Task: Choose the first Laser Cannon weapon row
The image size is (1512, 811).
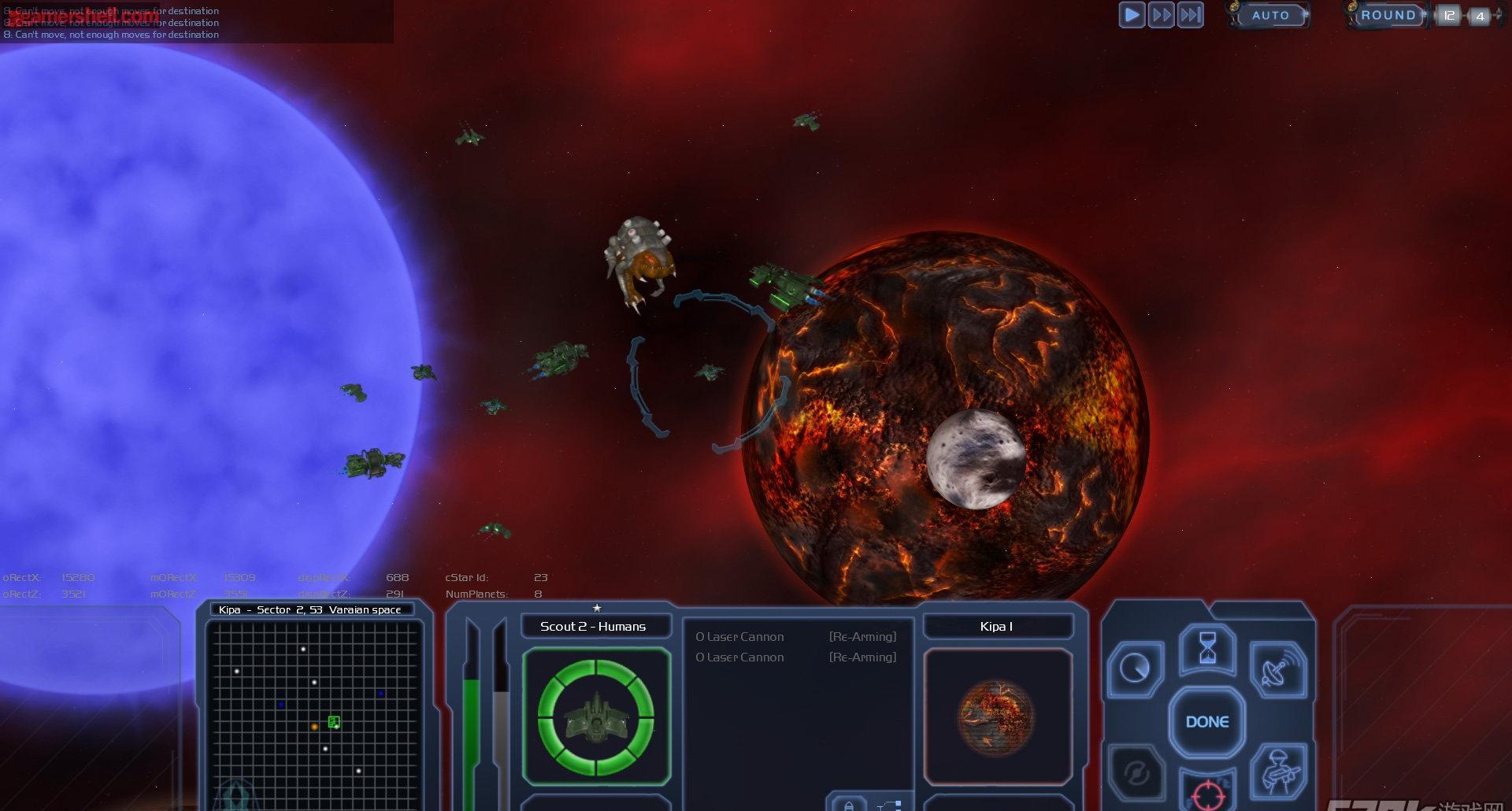Action: click(795, 637)
